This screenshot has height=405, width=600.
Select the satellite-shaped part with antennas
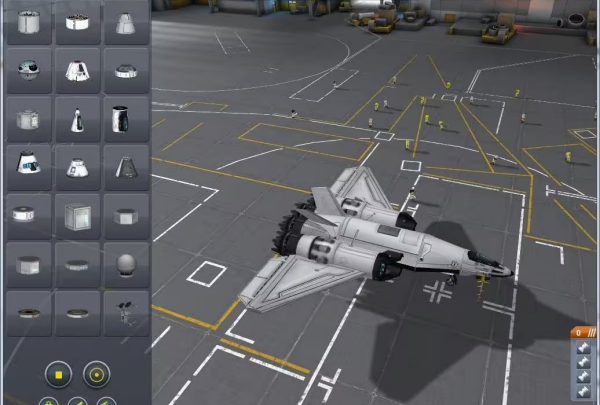click(x=126, y=312)
